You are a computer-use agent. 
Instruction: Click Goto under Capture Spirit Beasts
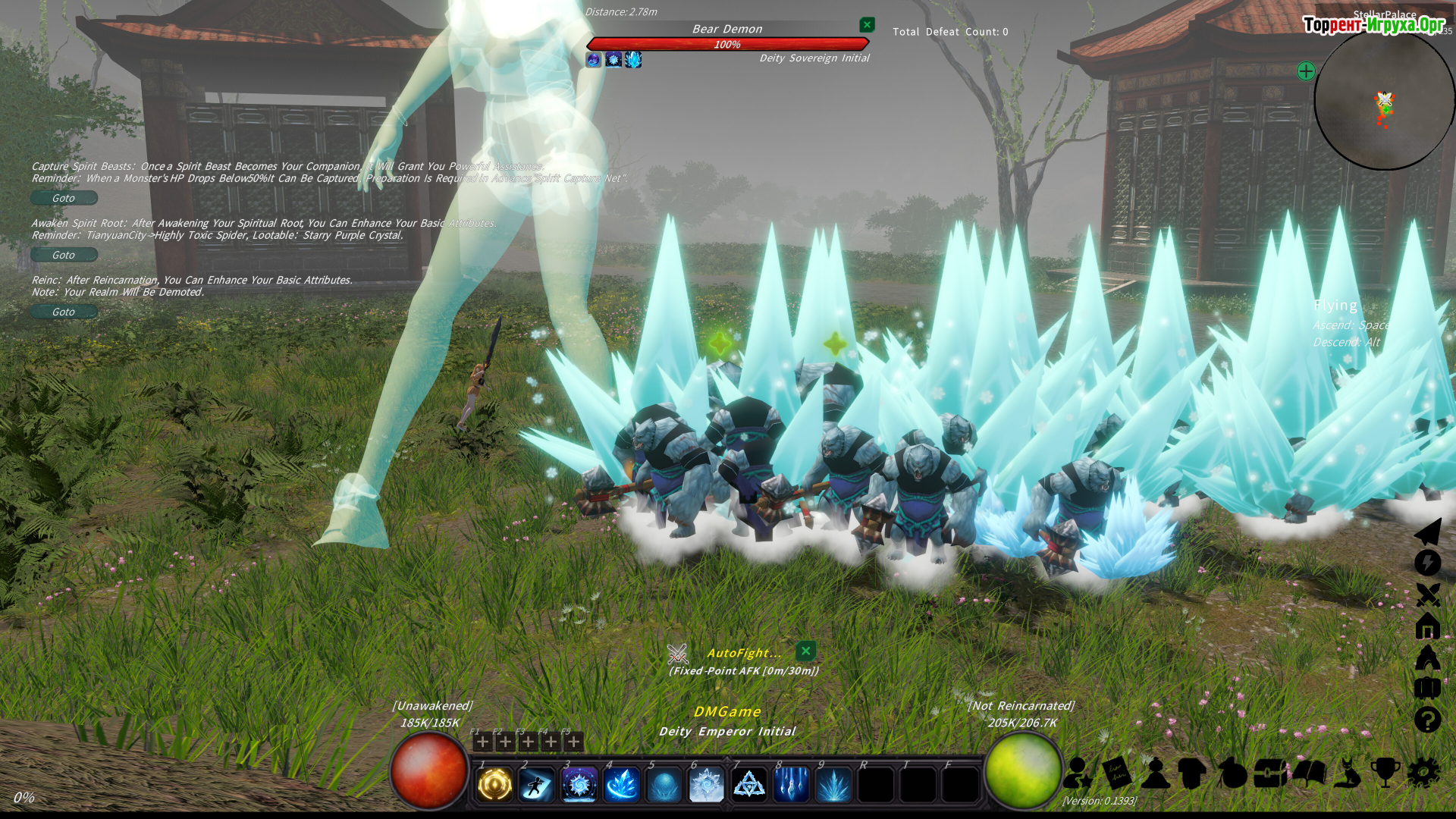pyautogui.click(x=64, y=198)
